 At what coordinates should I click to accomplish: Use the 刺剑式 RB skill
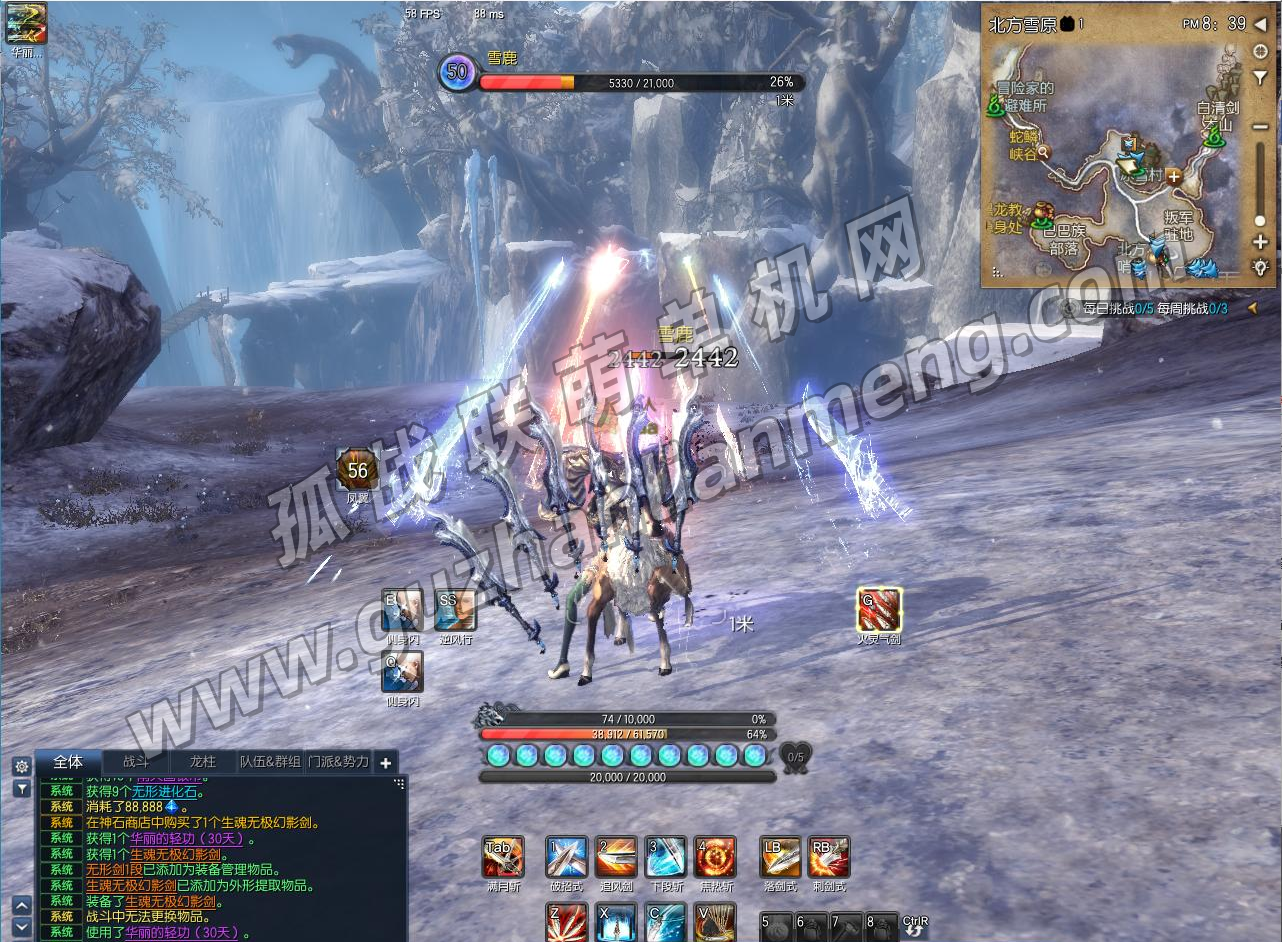pos(829,857)
